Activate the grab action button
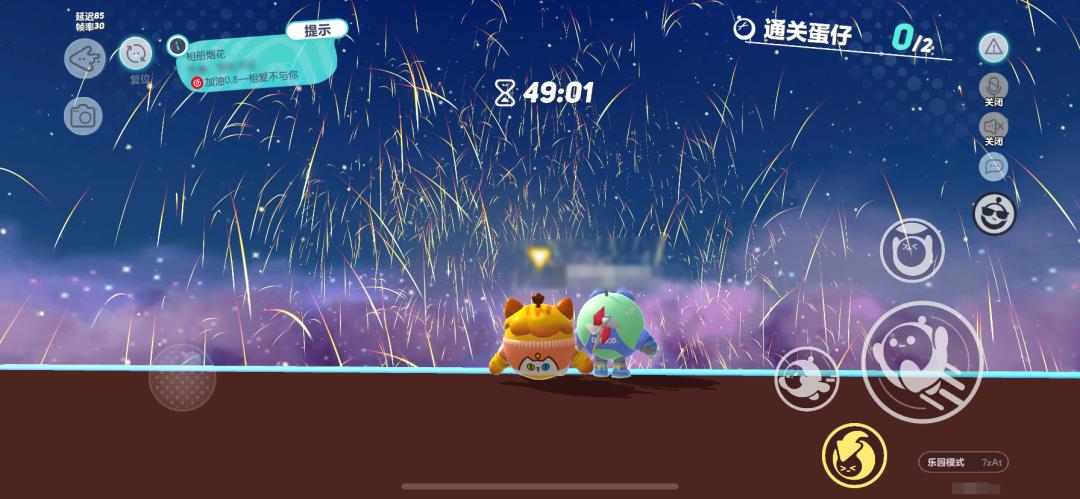 911,250
